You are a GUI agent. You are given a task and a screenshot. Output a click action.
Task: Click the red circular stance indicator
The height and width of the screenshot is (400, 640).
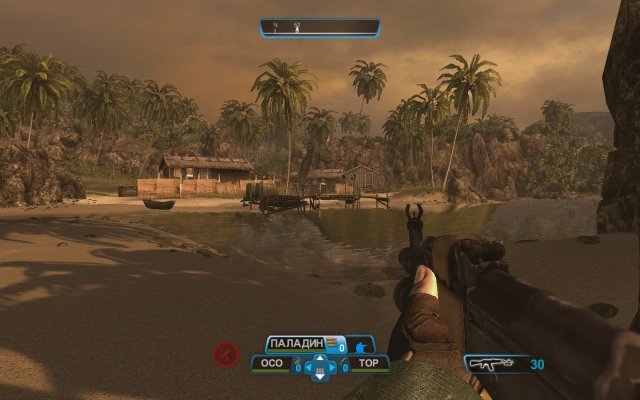click(226, 354)
